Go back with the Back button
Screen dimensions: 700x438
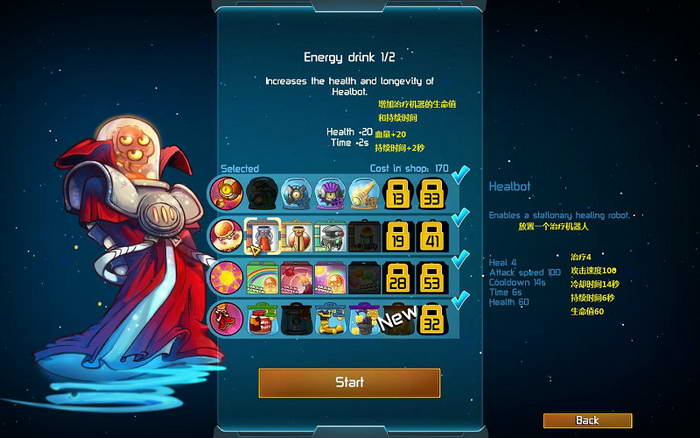(587, 421)
